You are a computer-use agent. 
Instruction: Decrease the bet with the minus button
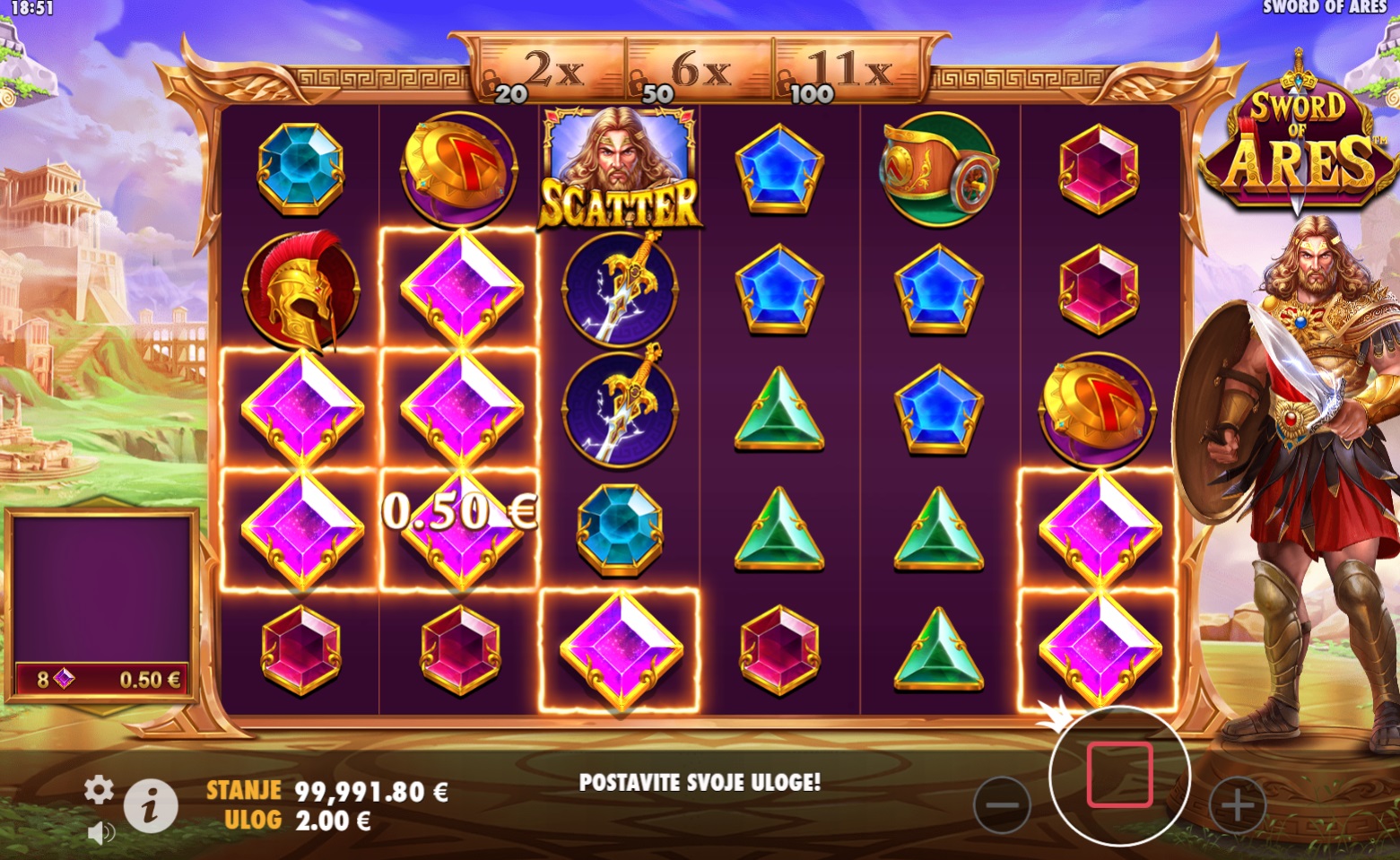pos(1001,804)
